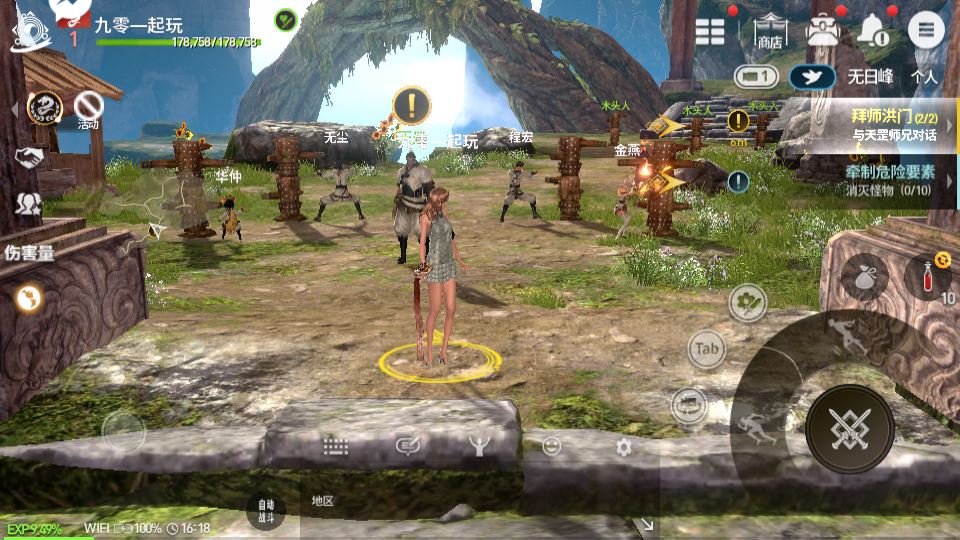
Task: Tap the crossed swords attack button
Action: [x=849, y=429]
